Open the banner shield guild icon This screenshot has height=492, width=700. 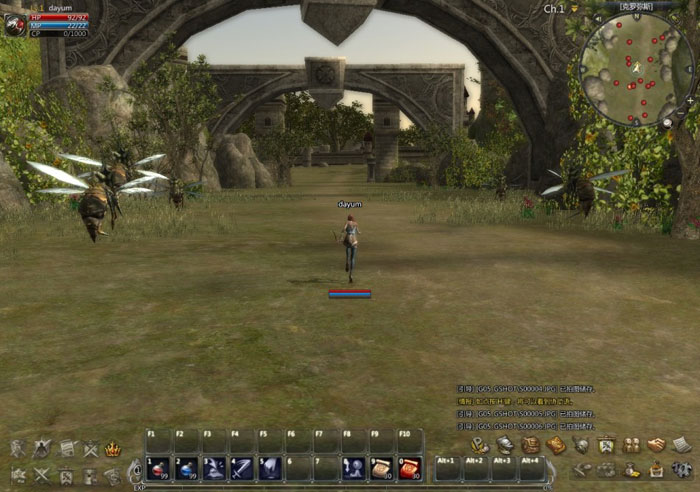click(606, 445)
